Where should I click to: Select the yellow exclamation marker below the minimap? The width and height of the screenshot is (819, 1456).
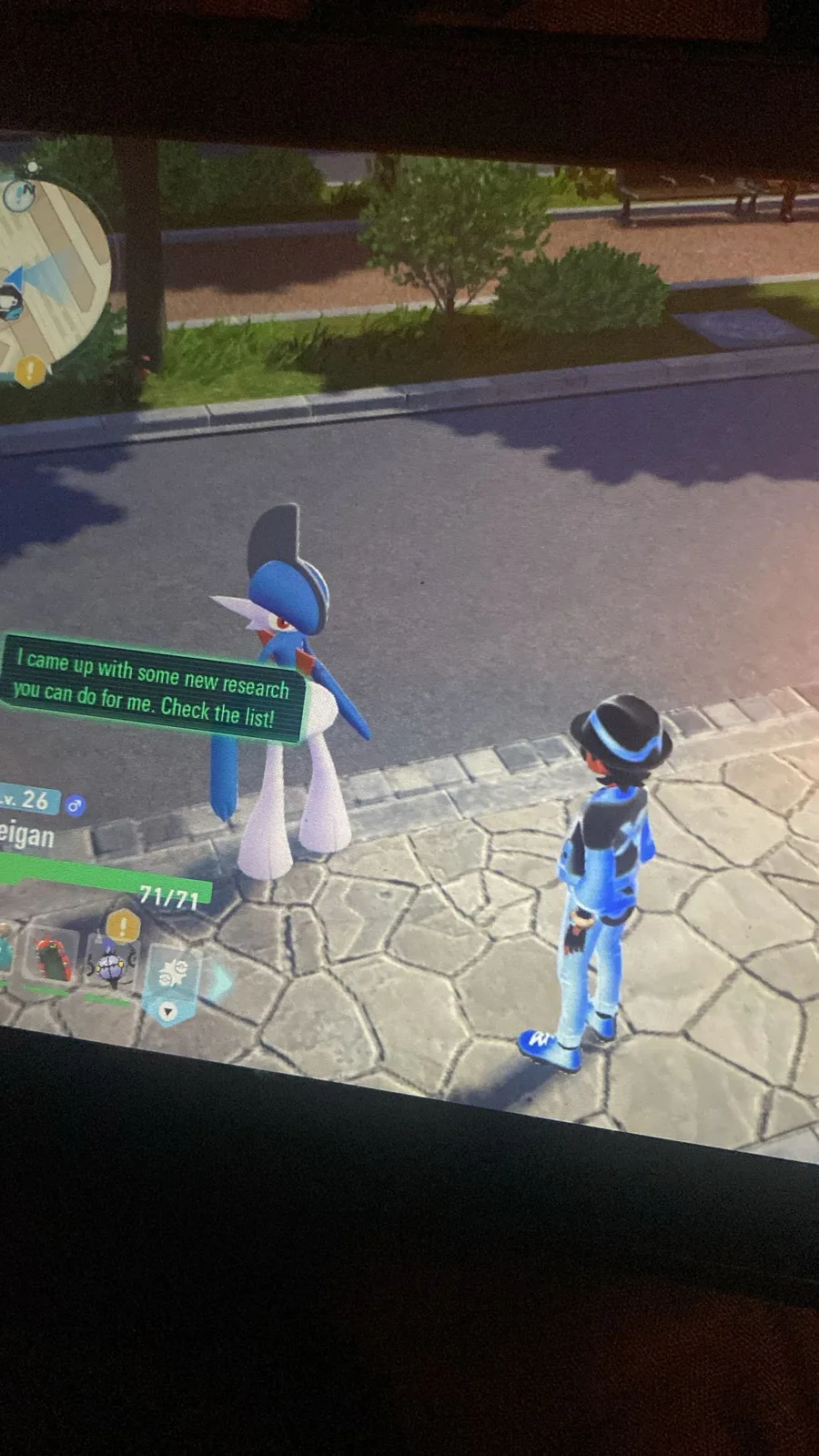coord(29,369)
